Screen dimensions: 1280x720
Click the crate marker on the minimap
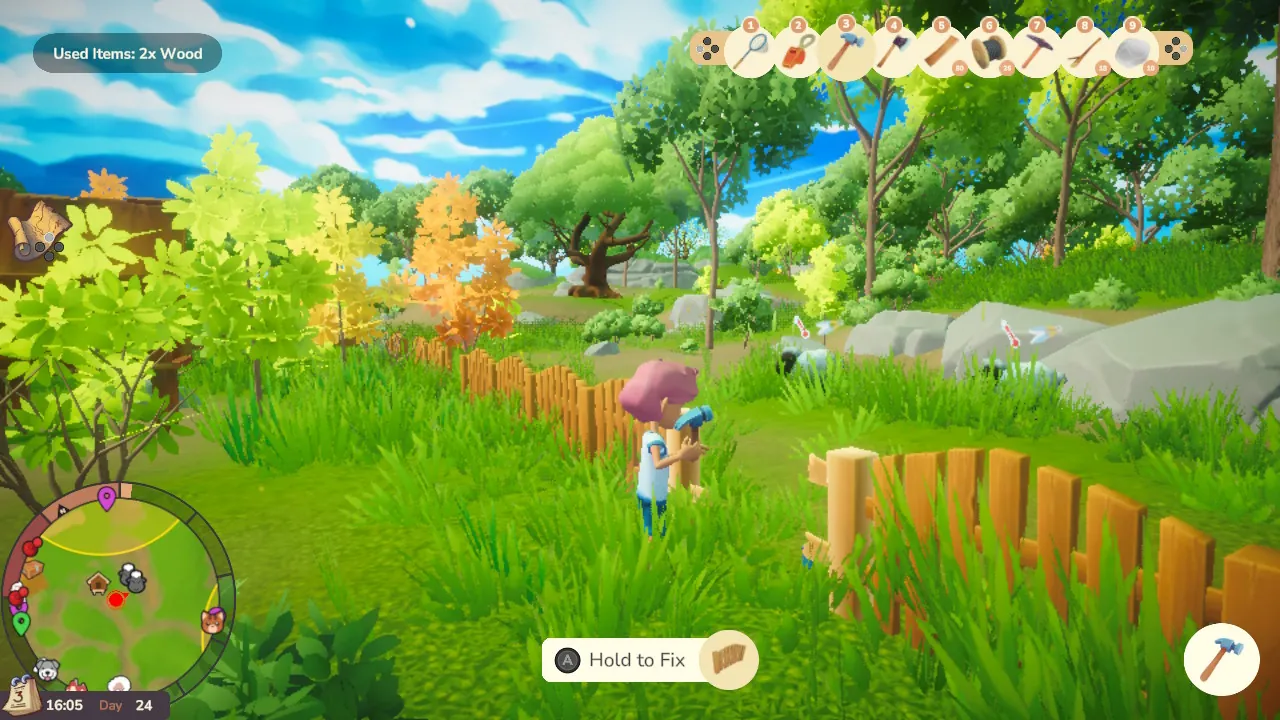[33, 568]
